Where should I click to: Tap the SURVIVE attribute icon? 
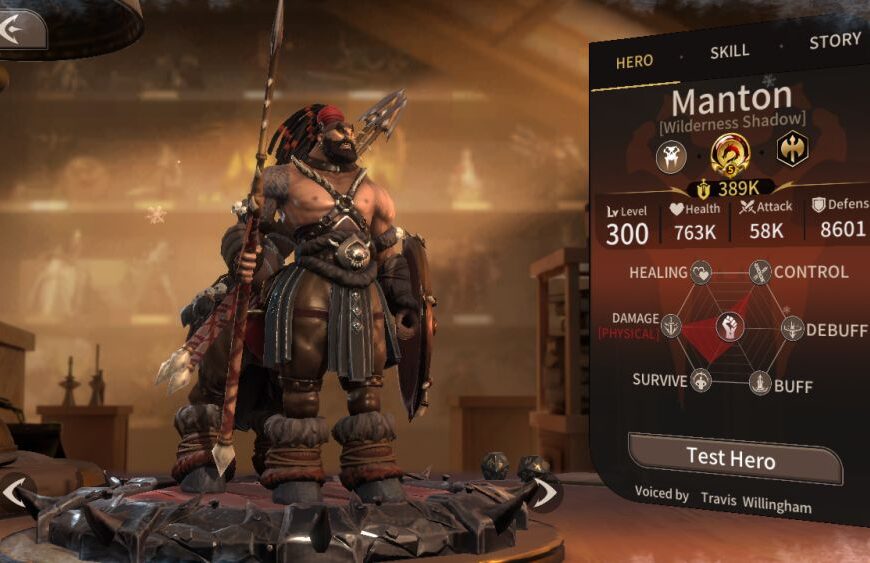[x=701, y=380]
